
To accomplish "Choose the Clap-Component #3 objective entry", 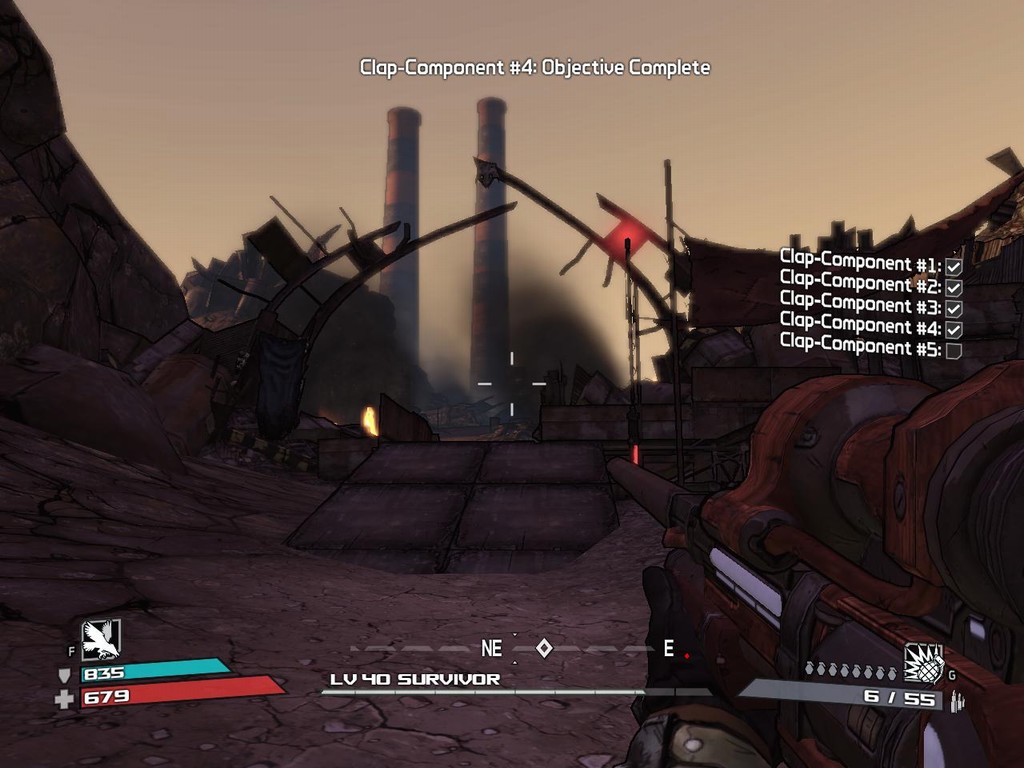I will 870,305.
